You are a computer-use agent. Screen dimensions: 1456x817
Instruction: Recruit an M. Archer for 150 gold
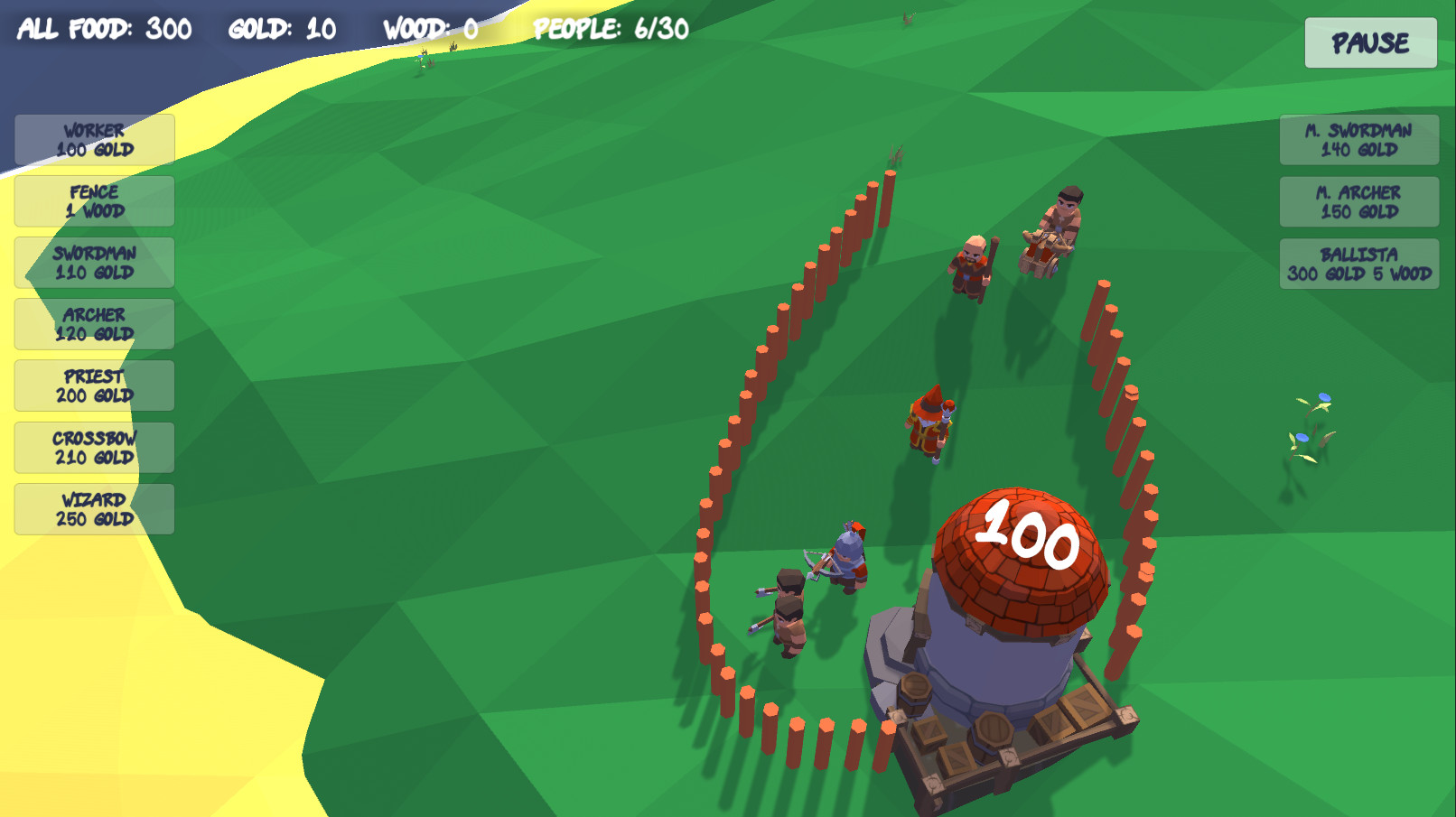pos(1358,200)
